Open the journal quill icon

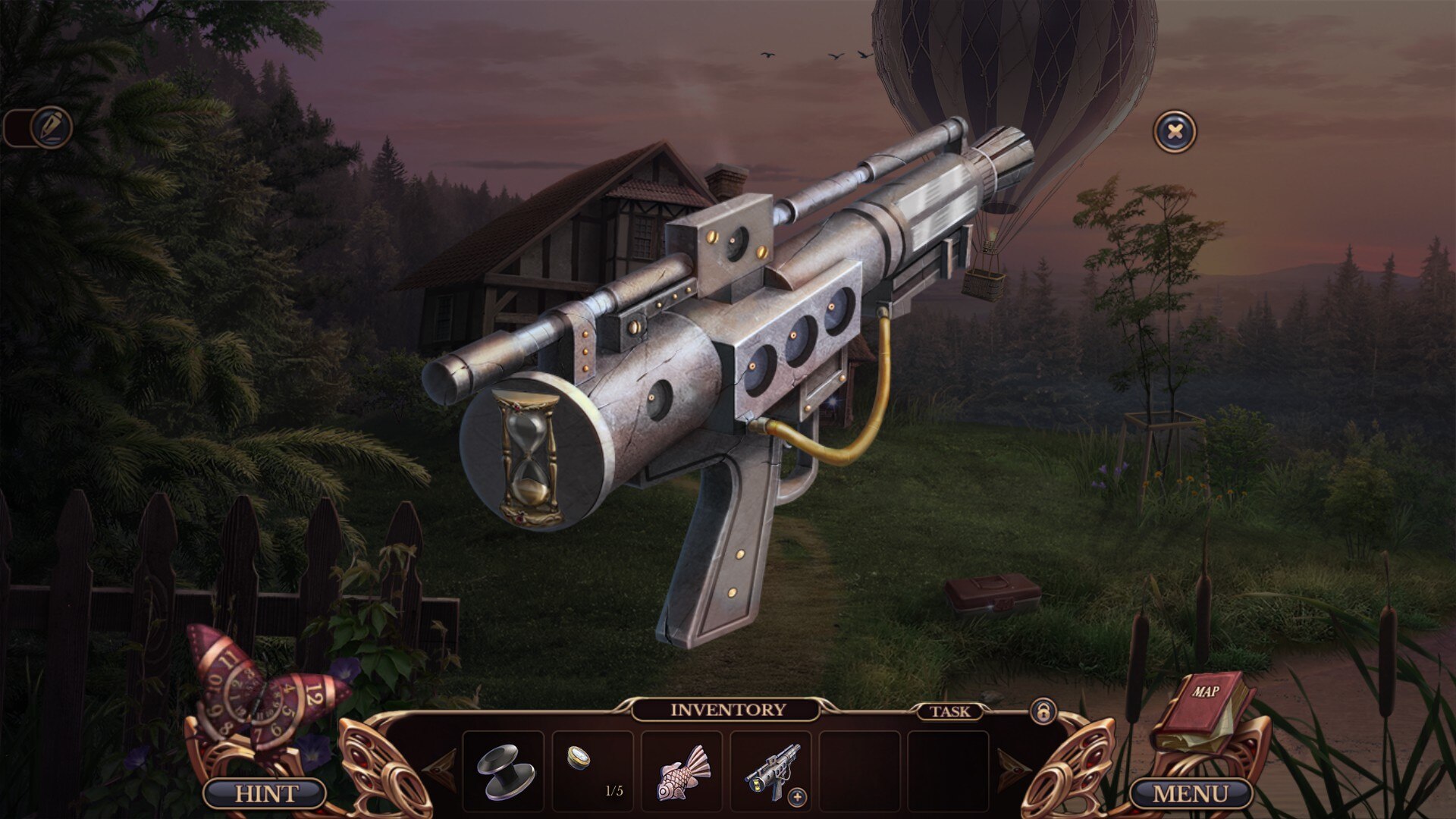[x=52, y=127]
